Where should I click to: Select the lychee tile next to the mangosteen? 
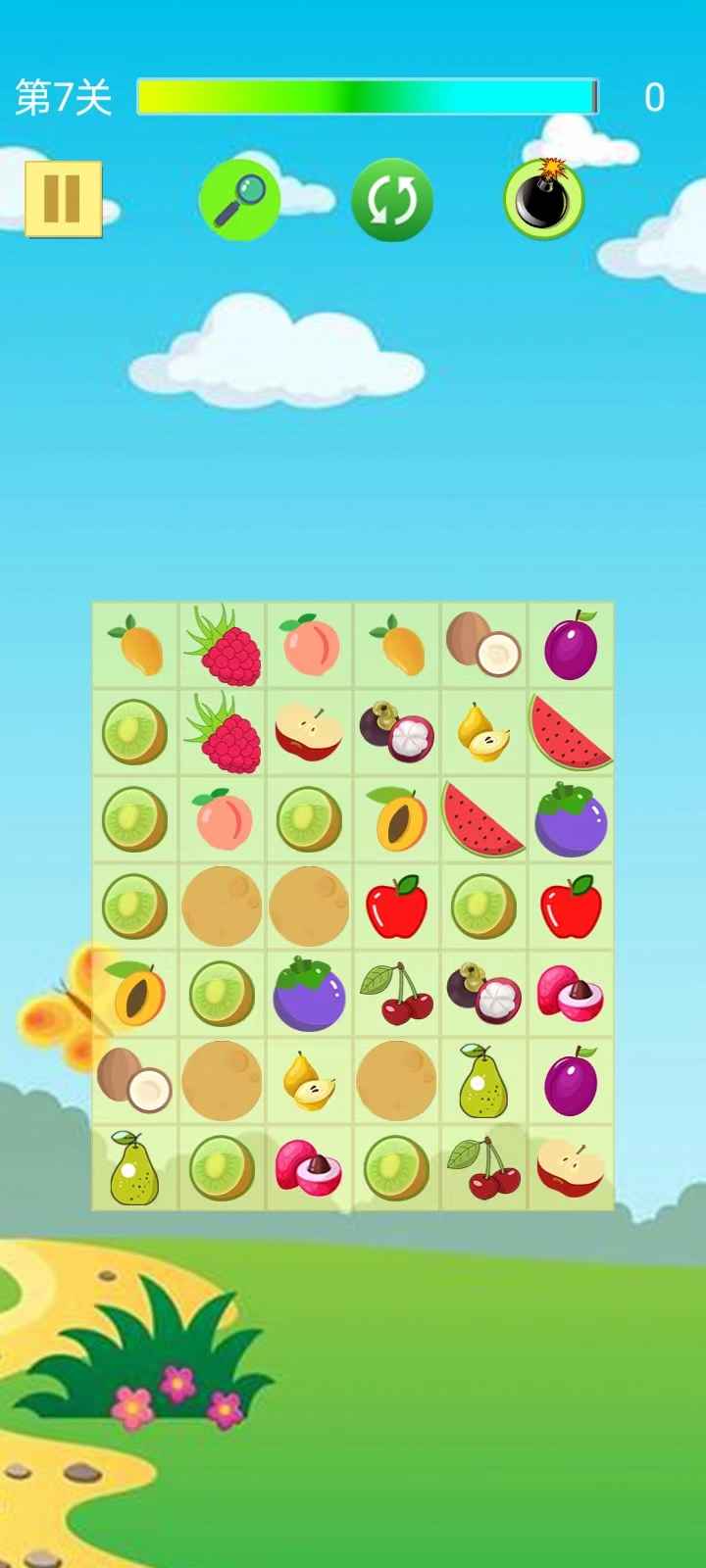[571, 994]
